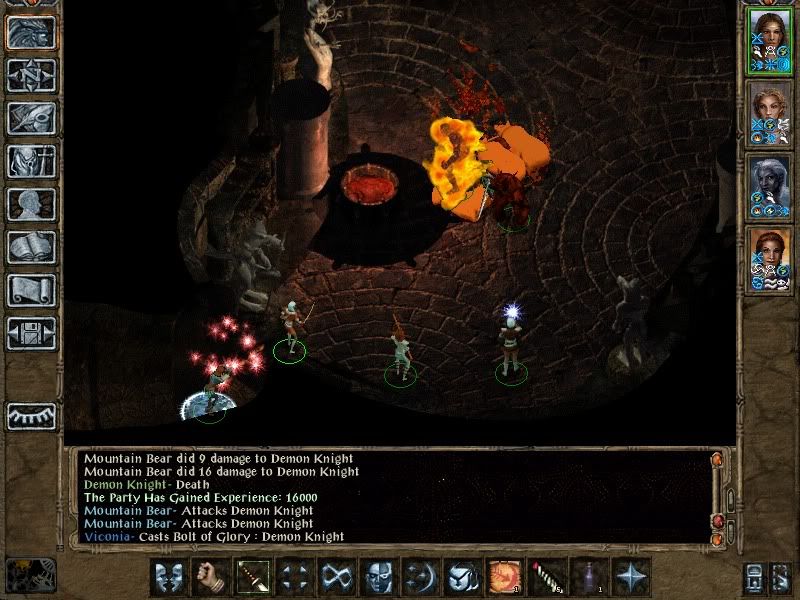Screen dimensions: 800x600
Task: Use the striped wand quick item
Action: click(546, 577)
